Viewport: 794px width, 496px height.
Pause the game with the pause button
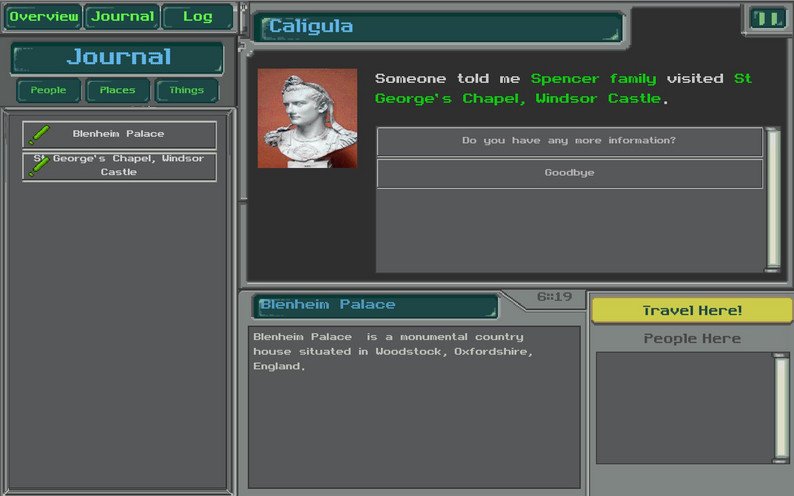click(x=767, y=18)
